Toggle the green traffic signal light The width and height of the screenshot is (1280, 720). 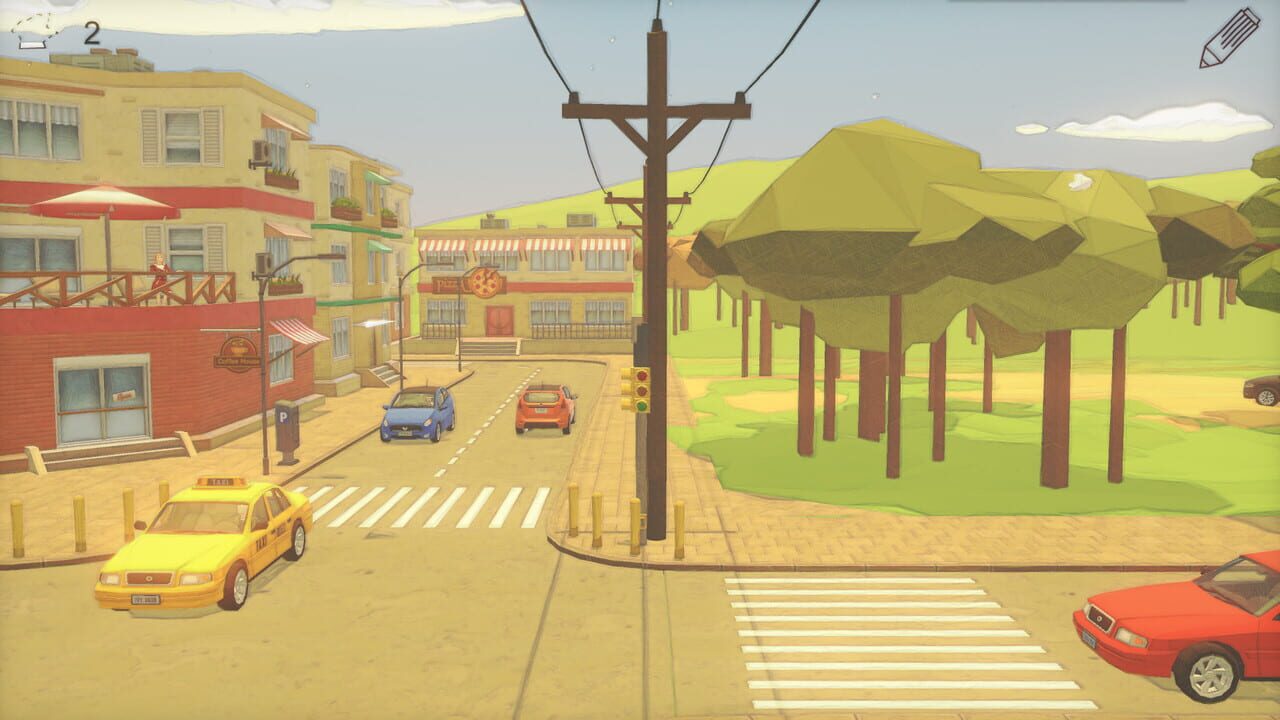tap(641, 407)
